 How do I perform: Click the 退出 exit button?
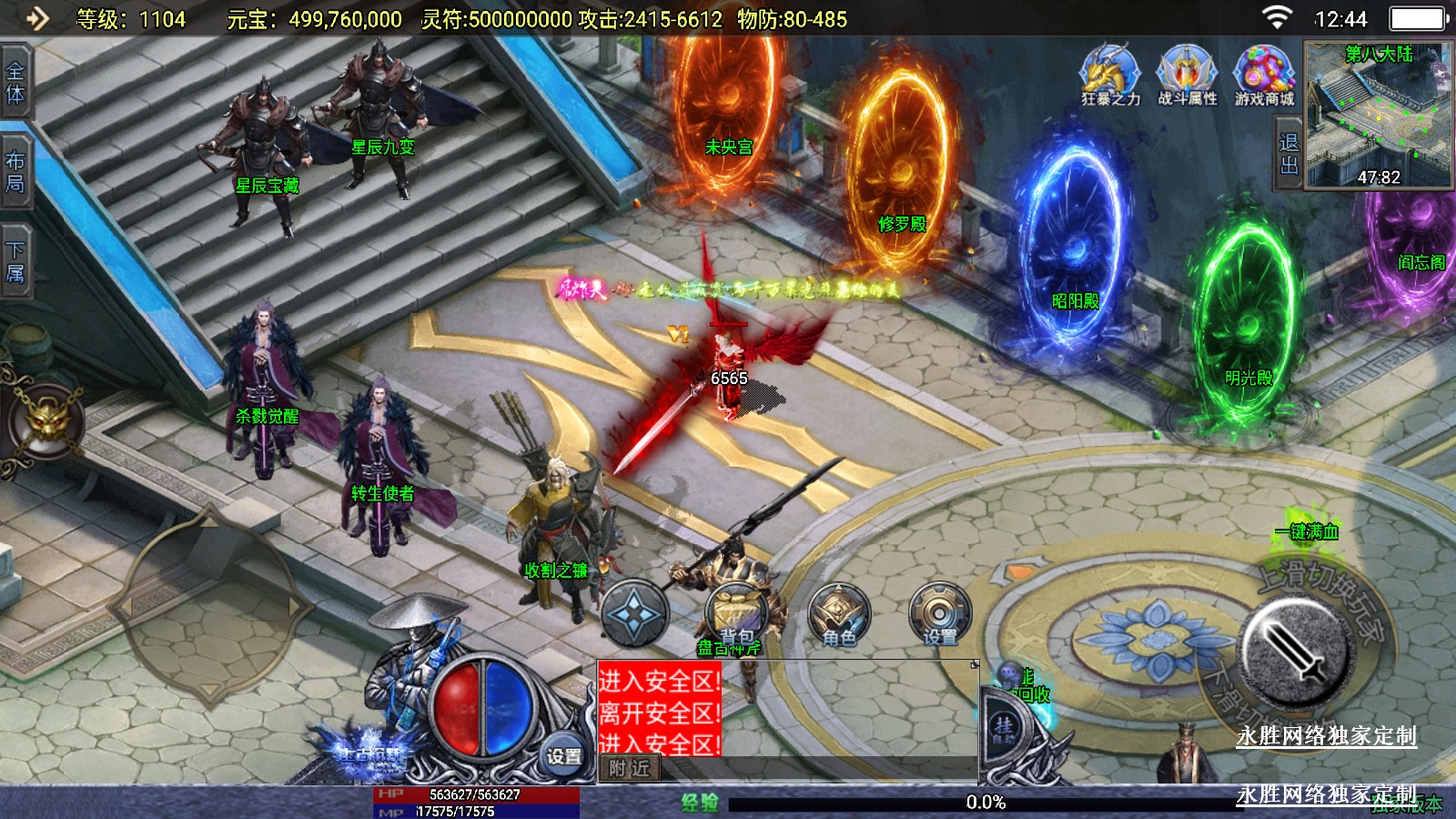(x=1289, y=154)
